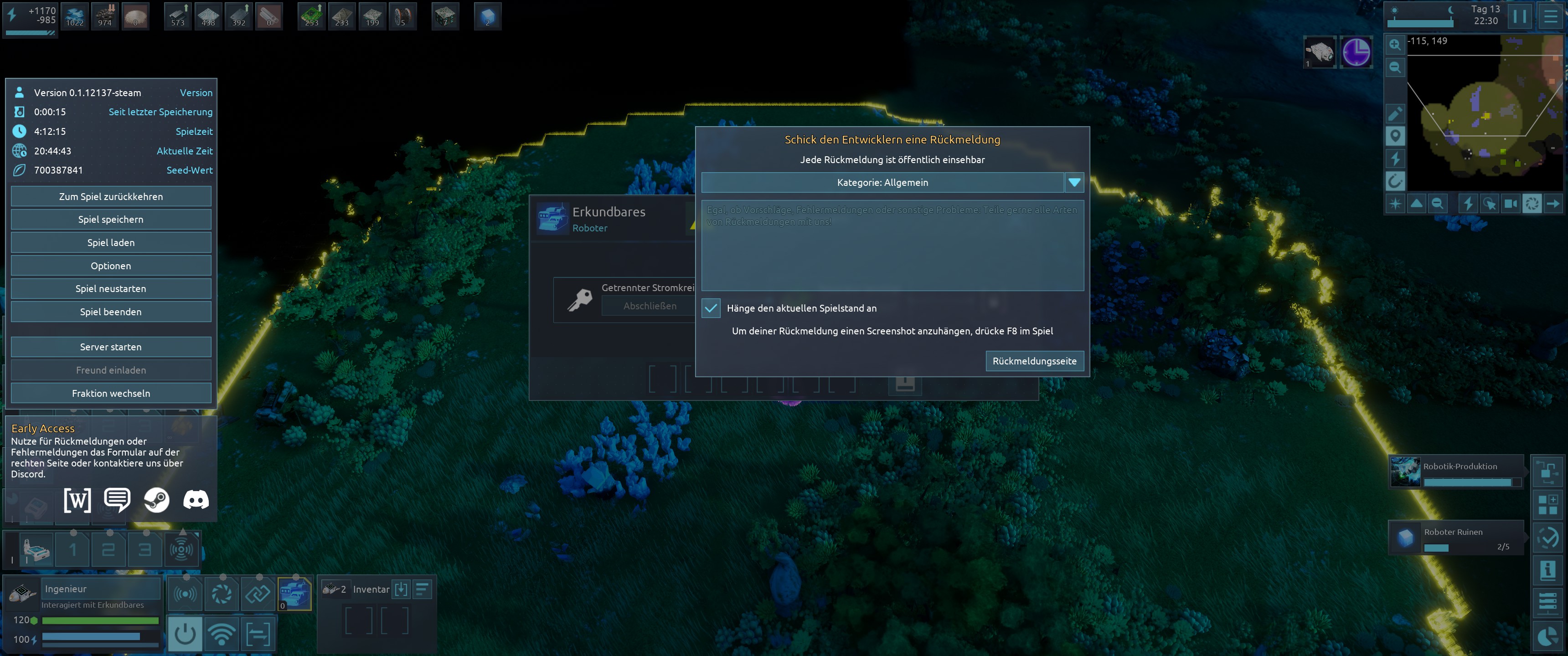Click the minimap zoom-in magnifier
The image size is (1568, 656).
click(1394, 45)
